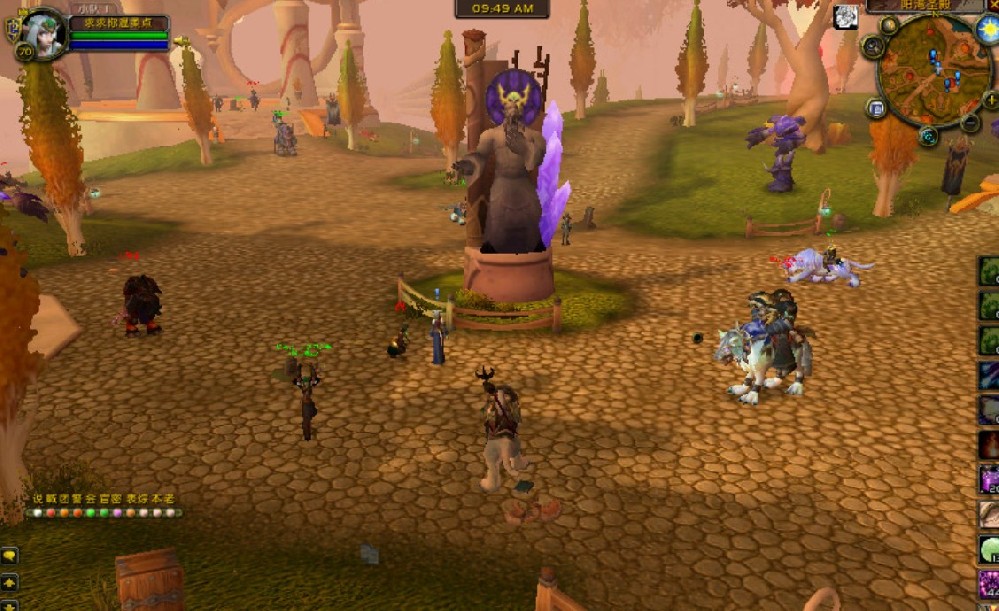Open the yellow chat bubble button
Screen dimensions: 999x611
click(9, 555)
